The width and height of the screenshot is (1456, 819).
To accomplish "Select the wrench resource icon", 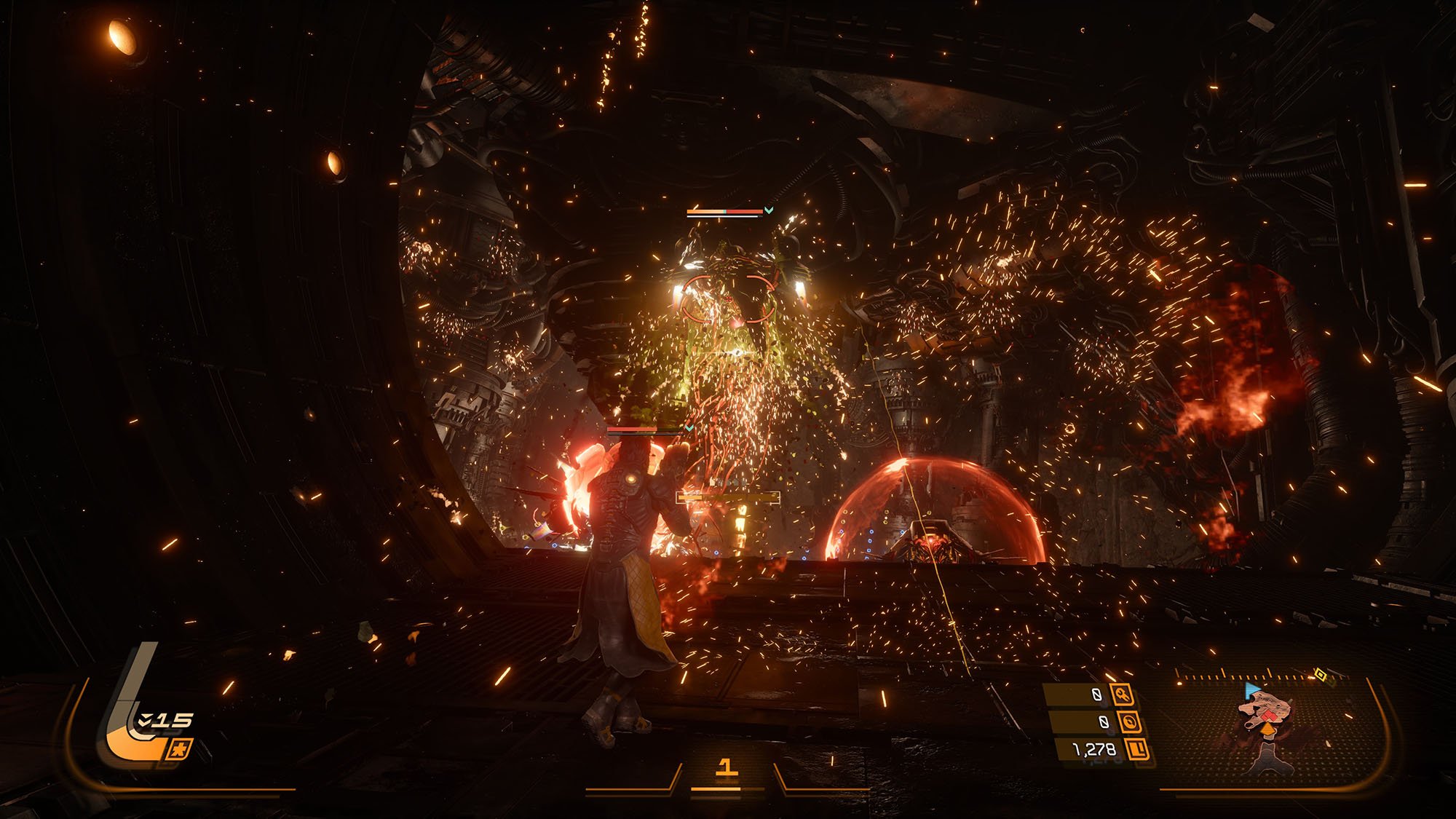I will click(x=1123, y=696).
